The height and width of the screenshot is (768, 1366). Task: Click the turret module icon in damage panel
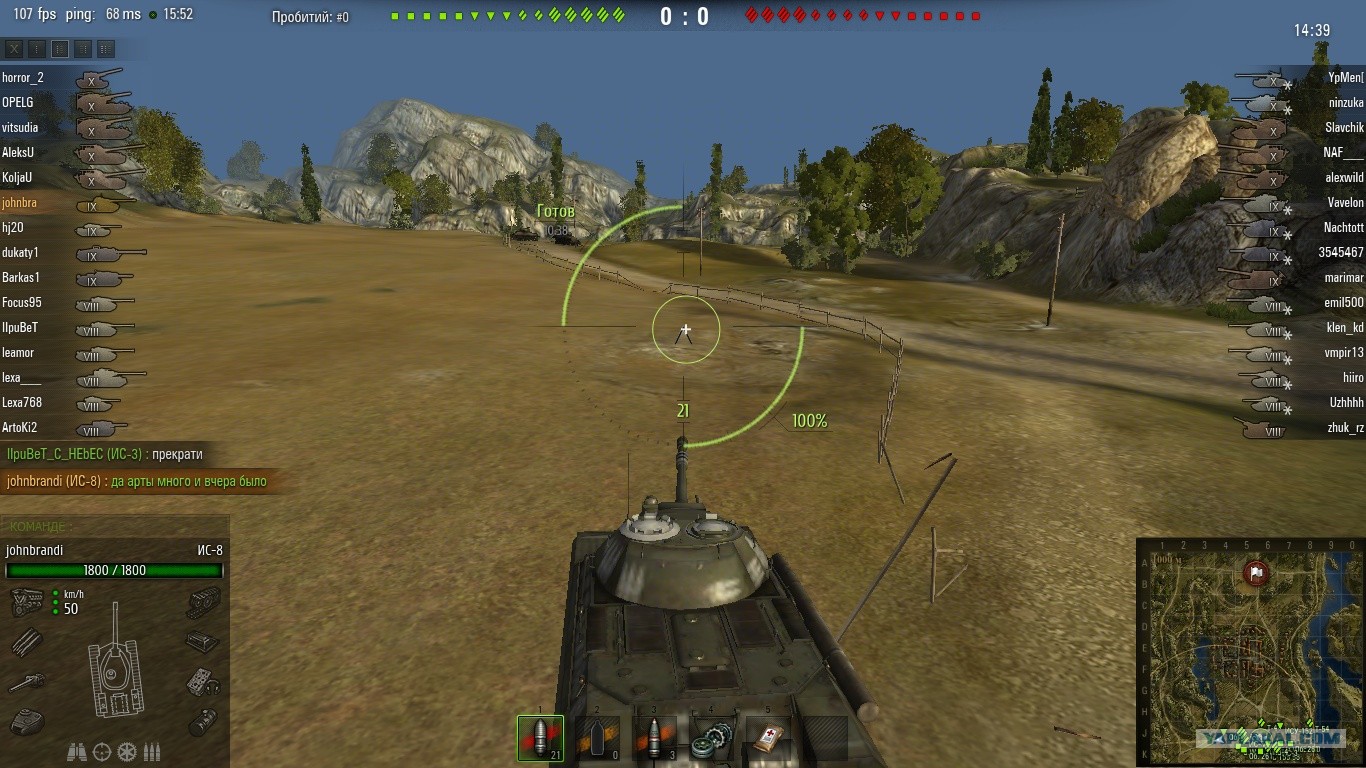(x=26, y=720)
